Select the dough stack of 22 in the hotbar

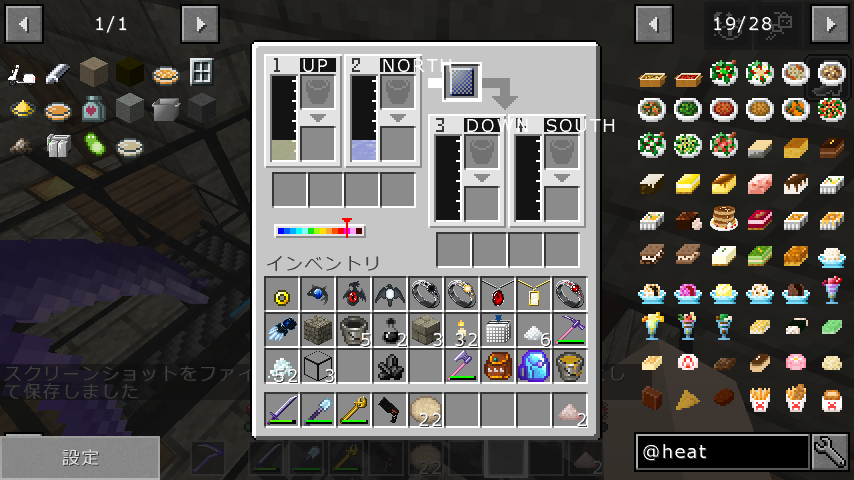click(x=426, y=410)
